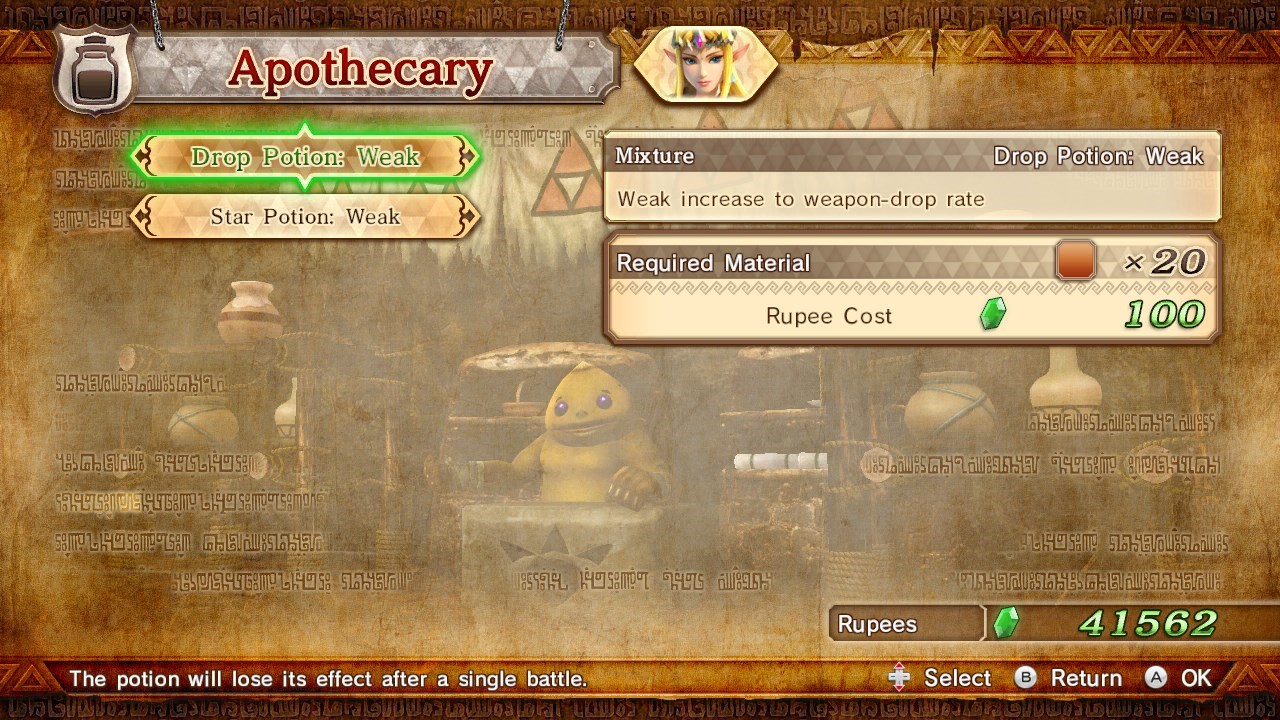Viewport: 1280px width, 720px height.
Task: Choose Star Potion: Weak mixture
Action: (x=305, y=217)
